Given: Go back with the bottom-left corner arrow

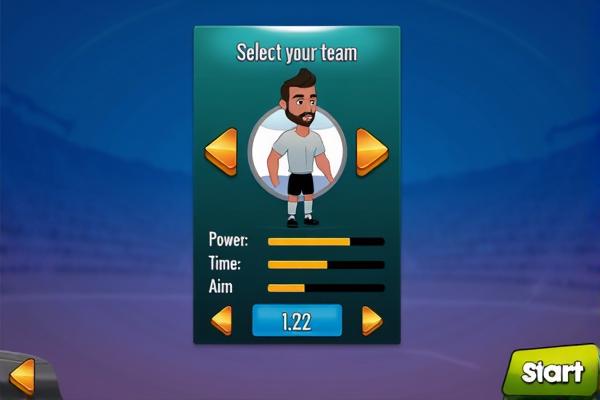Looking at the screenshot, I should (21, 376).
